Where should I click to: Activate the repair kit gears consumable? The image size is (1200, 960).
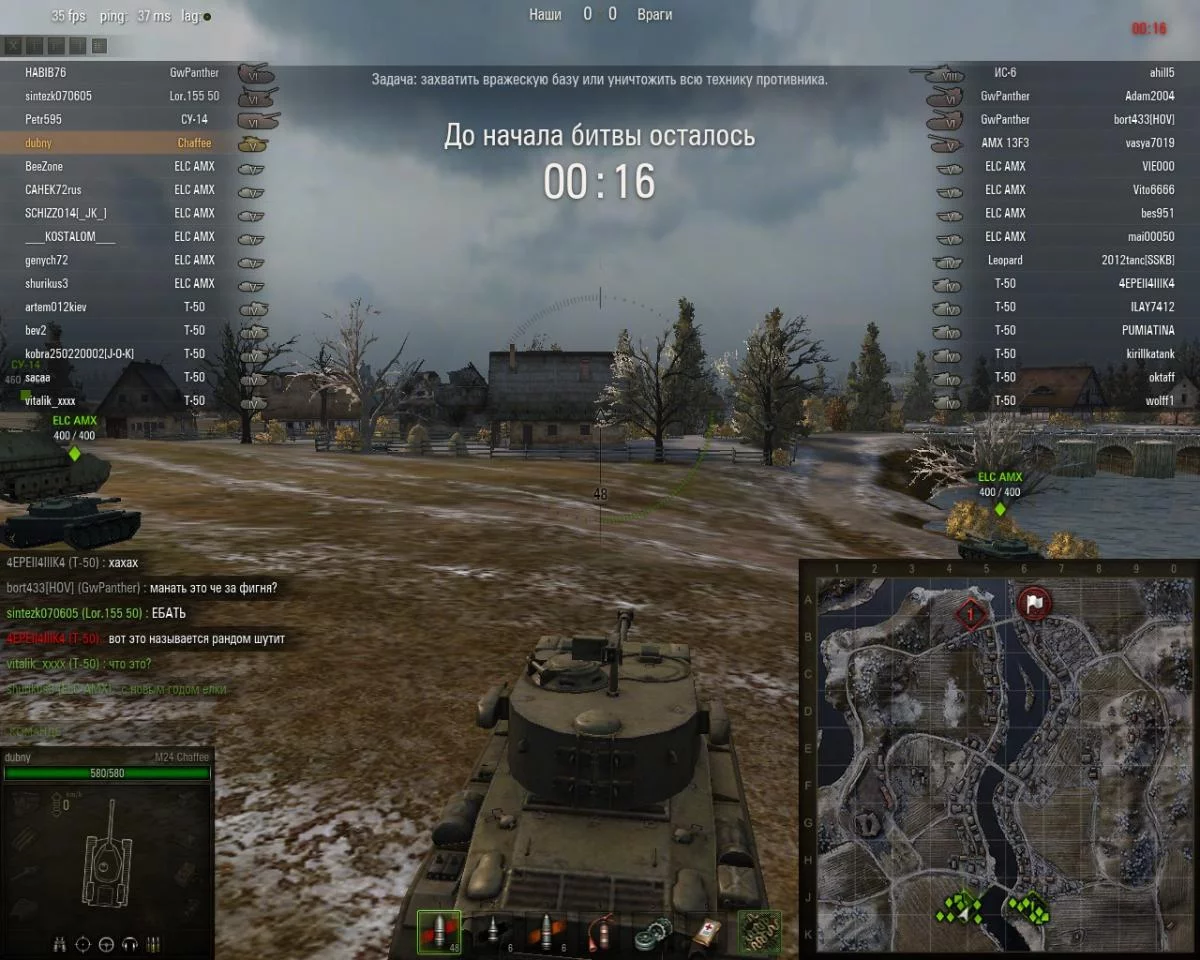point(654,932)
